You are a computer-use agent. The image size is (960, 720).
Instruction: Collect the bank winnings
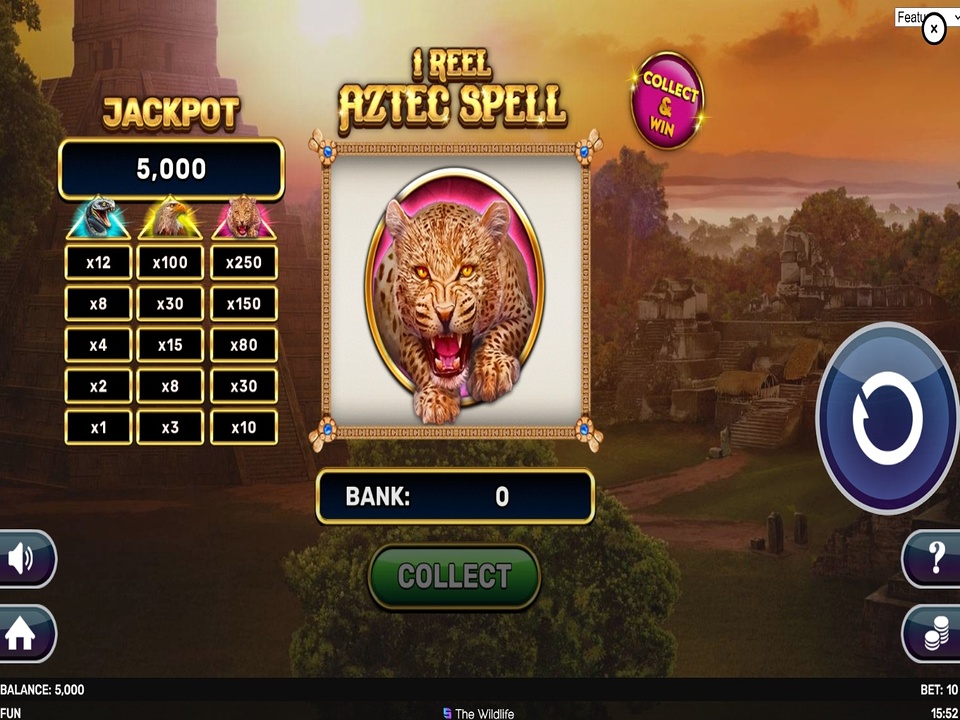pyautogui.click(x=455, y=576)
